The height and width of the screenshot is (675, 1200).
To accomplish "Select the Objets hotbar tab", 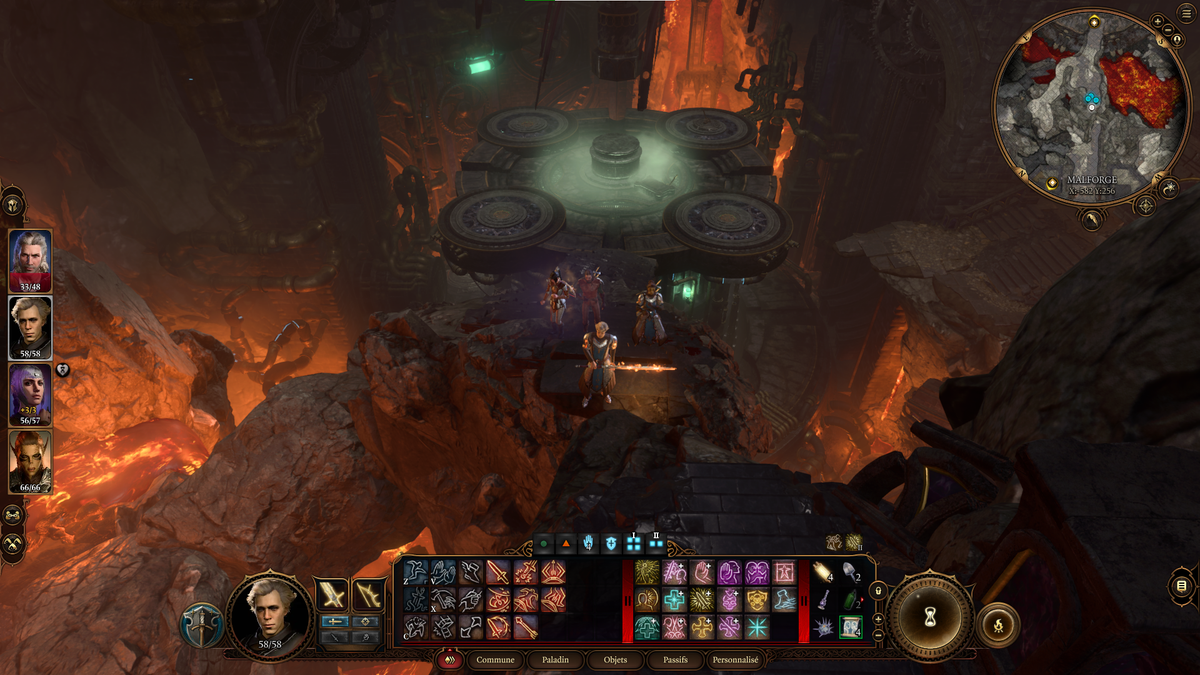I will tap(609, 660).
